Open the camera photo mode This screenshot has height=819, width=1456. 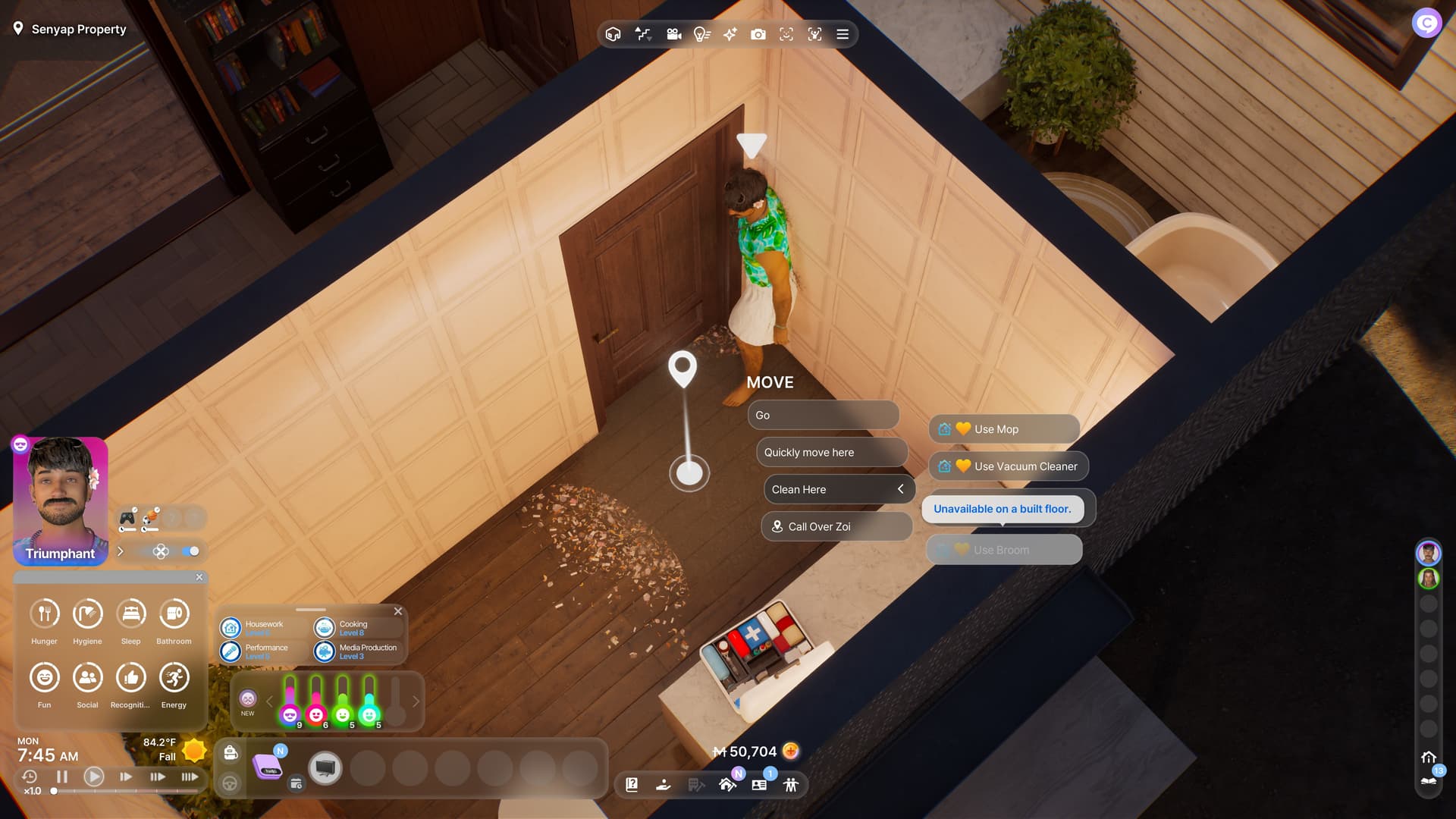(758, 34)
